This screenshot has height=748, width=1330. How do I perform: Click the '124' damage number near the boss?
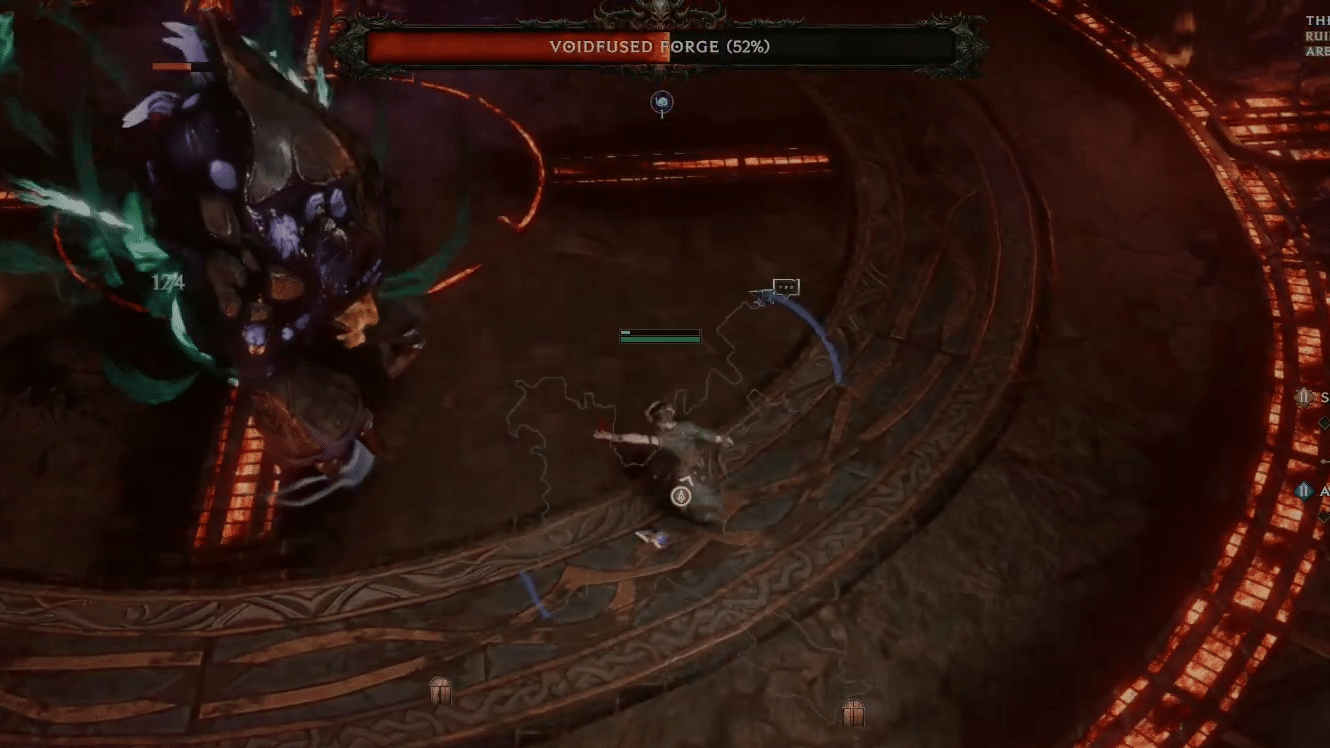pyautogui.click(x=170, y=282)
